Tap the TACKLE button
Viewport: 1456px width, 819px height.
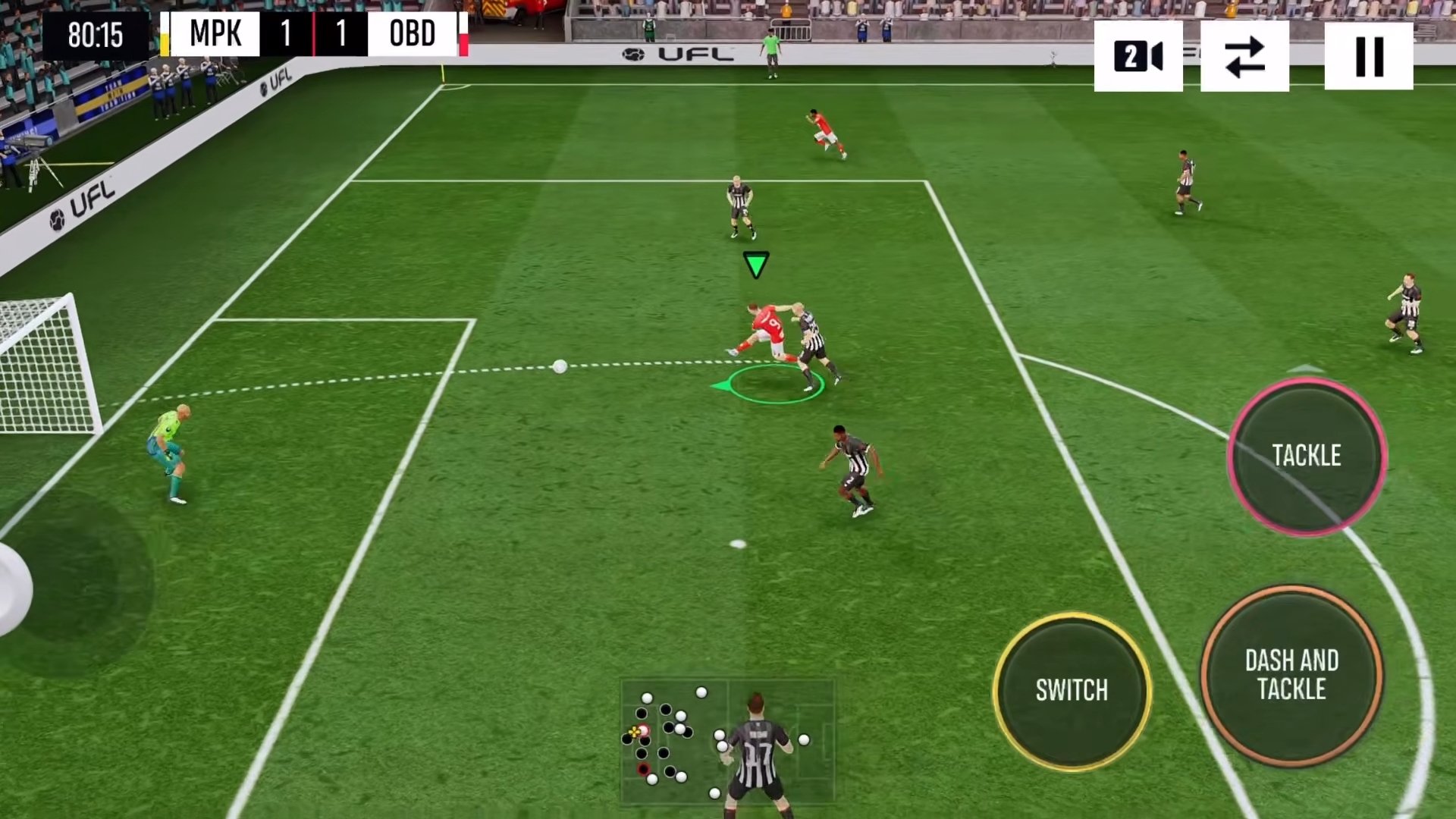1307,456
